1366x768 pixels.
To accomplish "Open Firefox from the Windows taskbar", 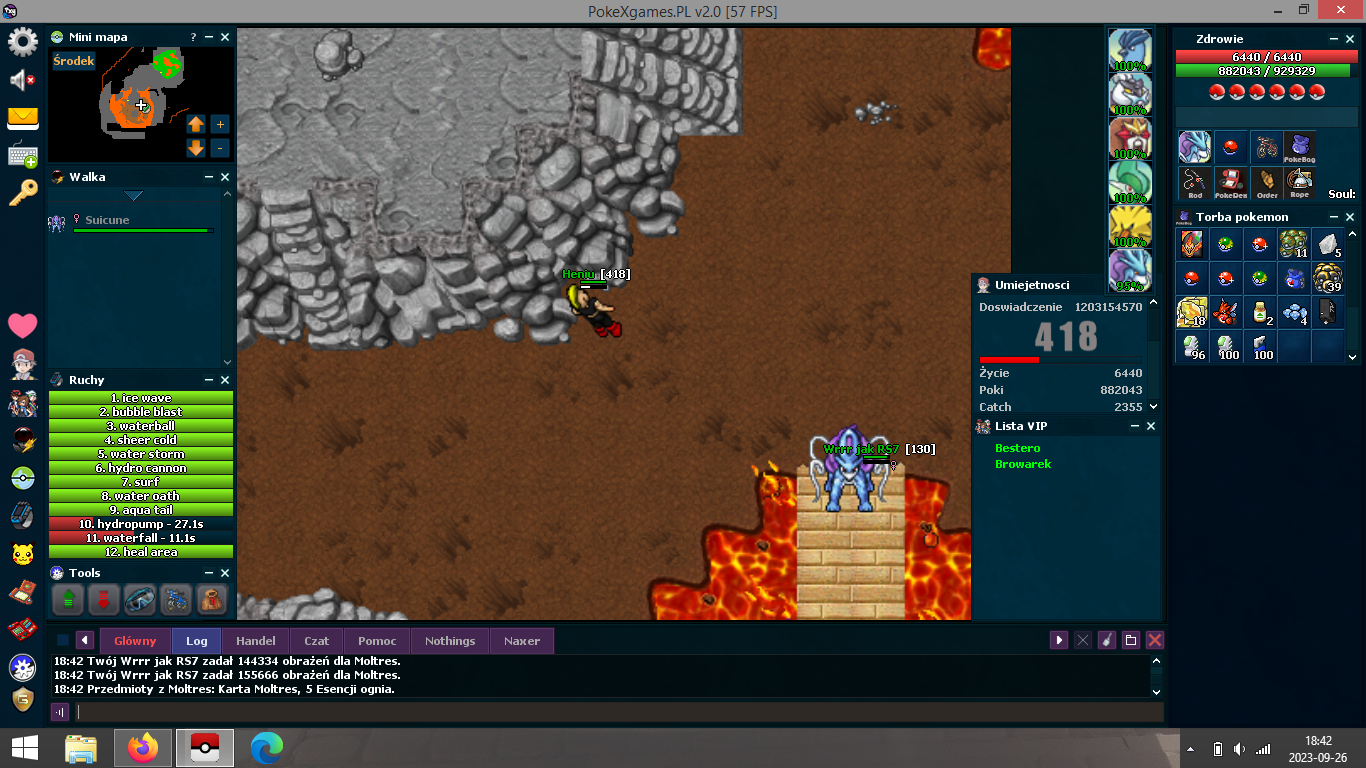I will (x=143, y=748).
